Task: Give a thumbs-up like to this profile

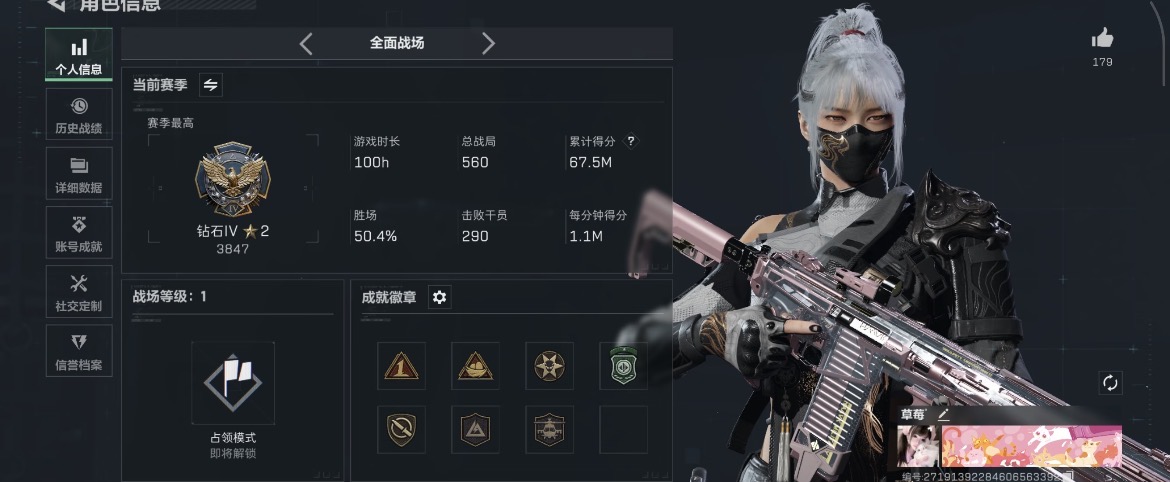Action: point(1102,39)
